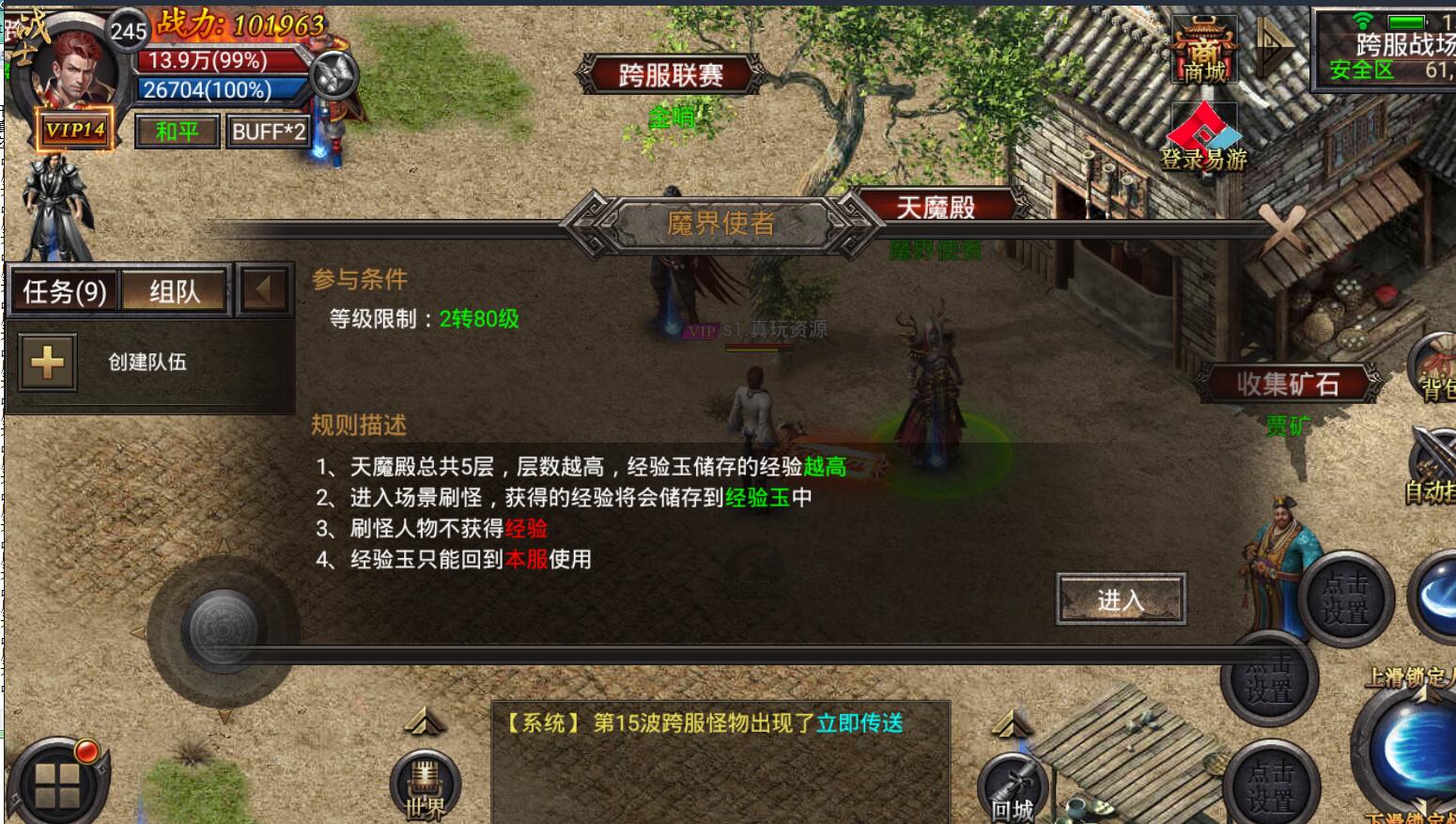Enter the 天魔殿 with the 进入 button
1456x824 pixels.
[1121, 599]
